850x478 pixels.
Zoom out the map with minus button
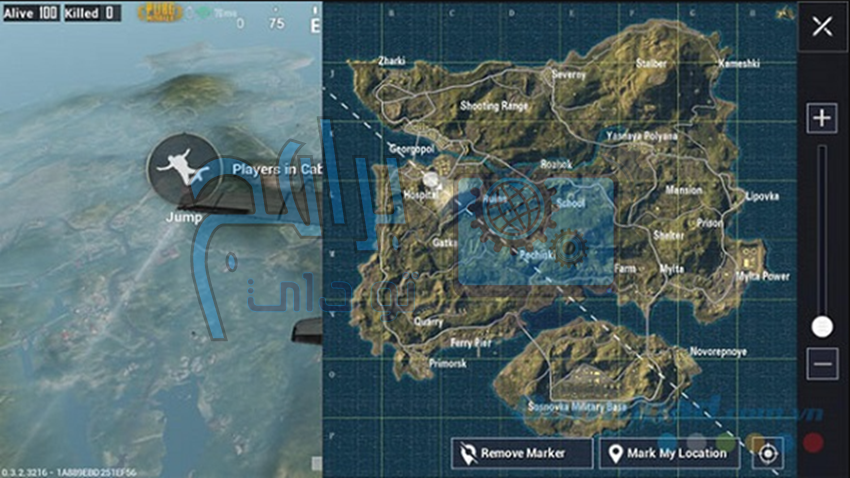tap(822, 364)
